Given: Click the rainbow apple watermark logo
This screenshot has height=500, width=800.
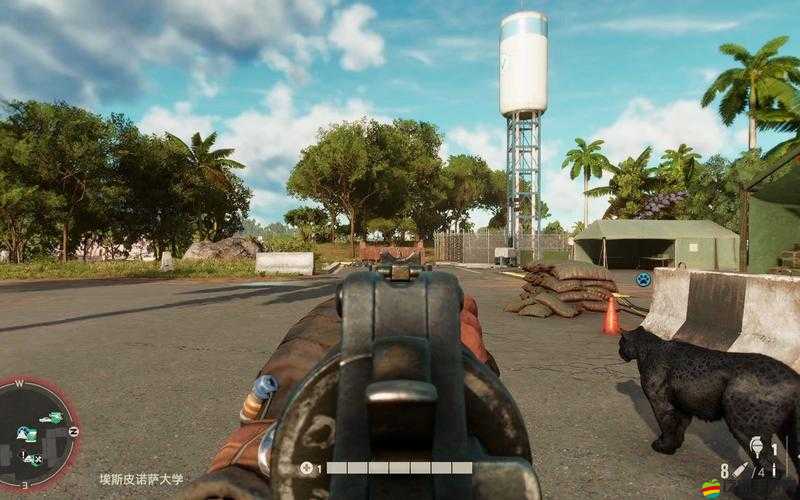Looking at the screenshot, I should tap(712, 489).
